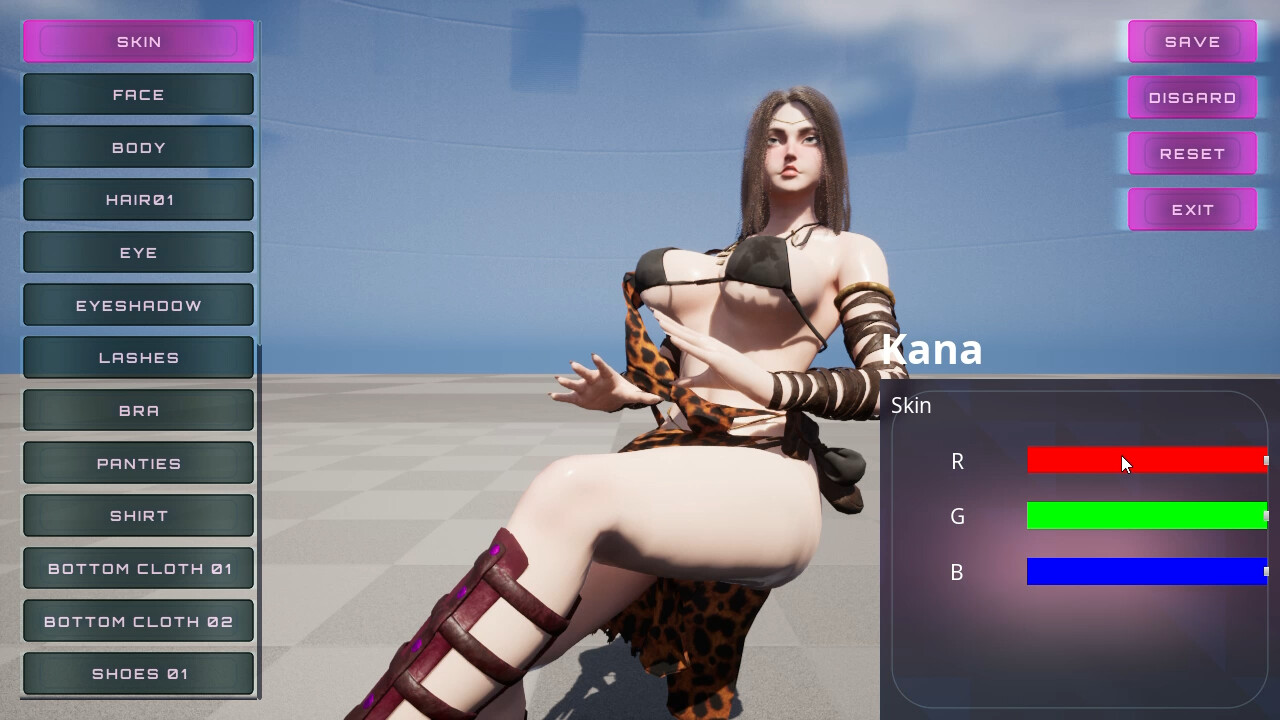Select BOTTOM CLOTH 01 category
This screenshot has height=720, width=1280.
click(x=138, y=568)
